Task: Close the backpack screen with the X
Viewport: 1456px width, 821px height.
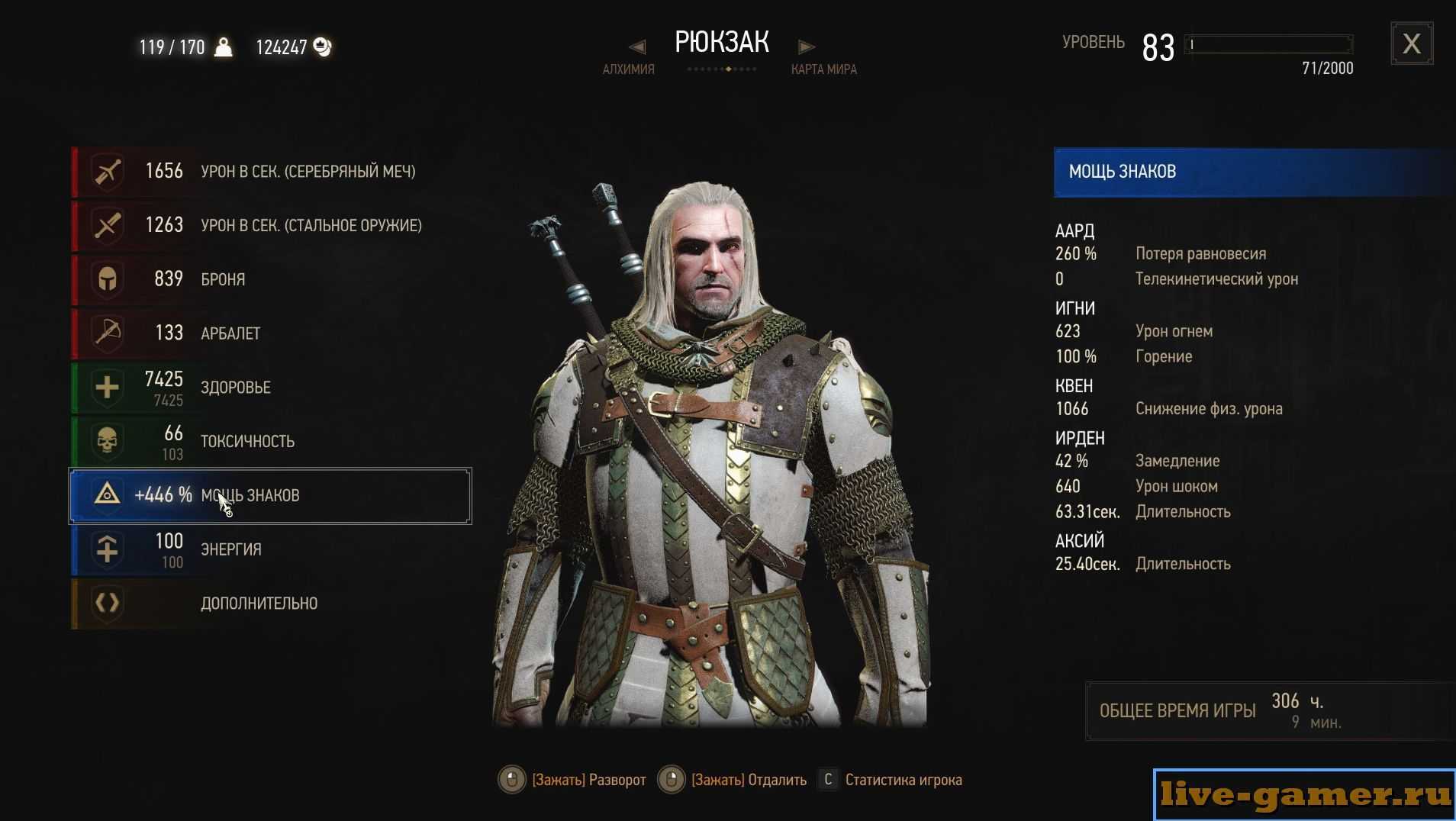Action: [1411, 44]
